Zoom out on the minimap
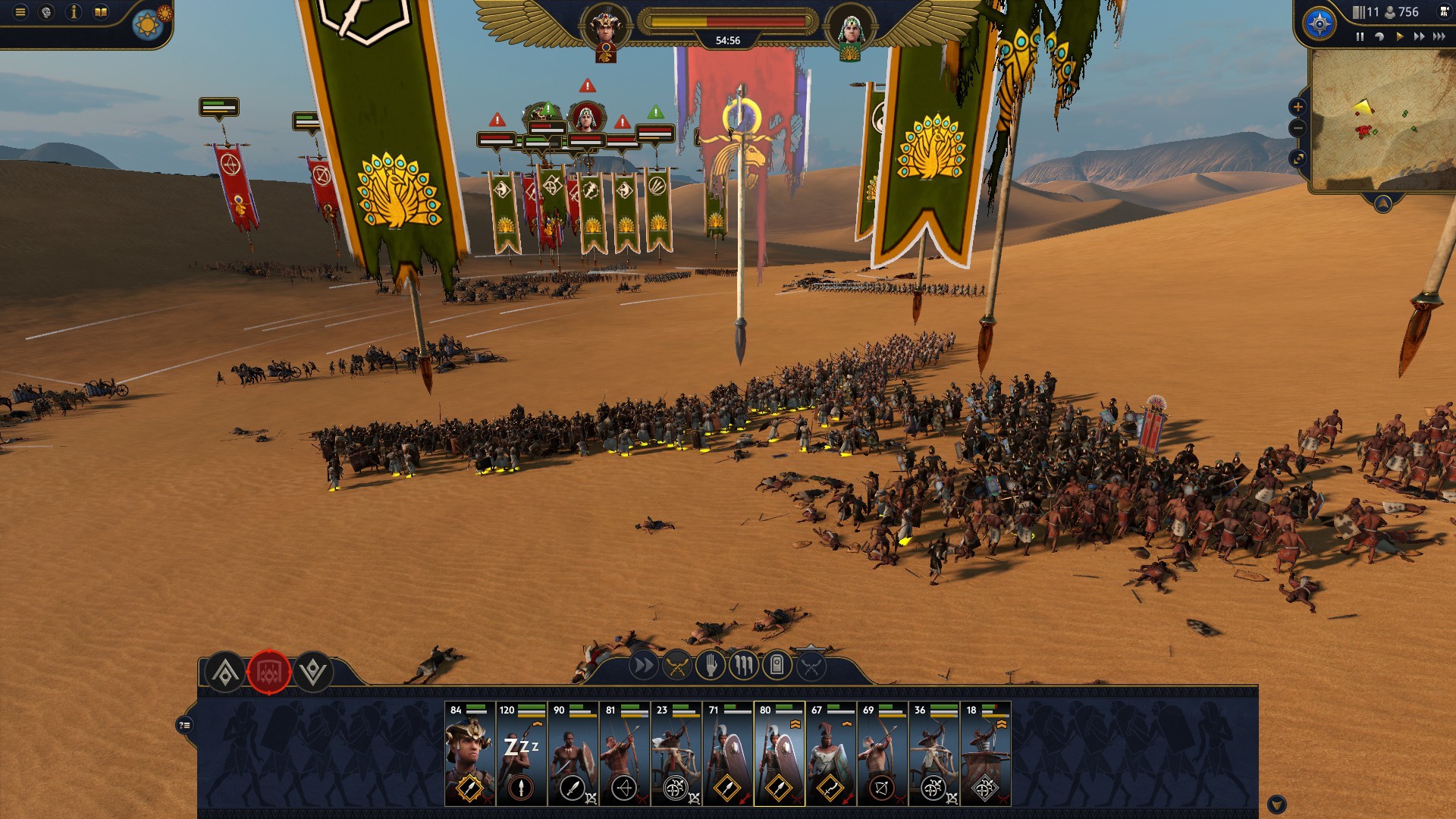The height and width of the screenshot is (819, 1456). tap(1298, 128)
